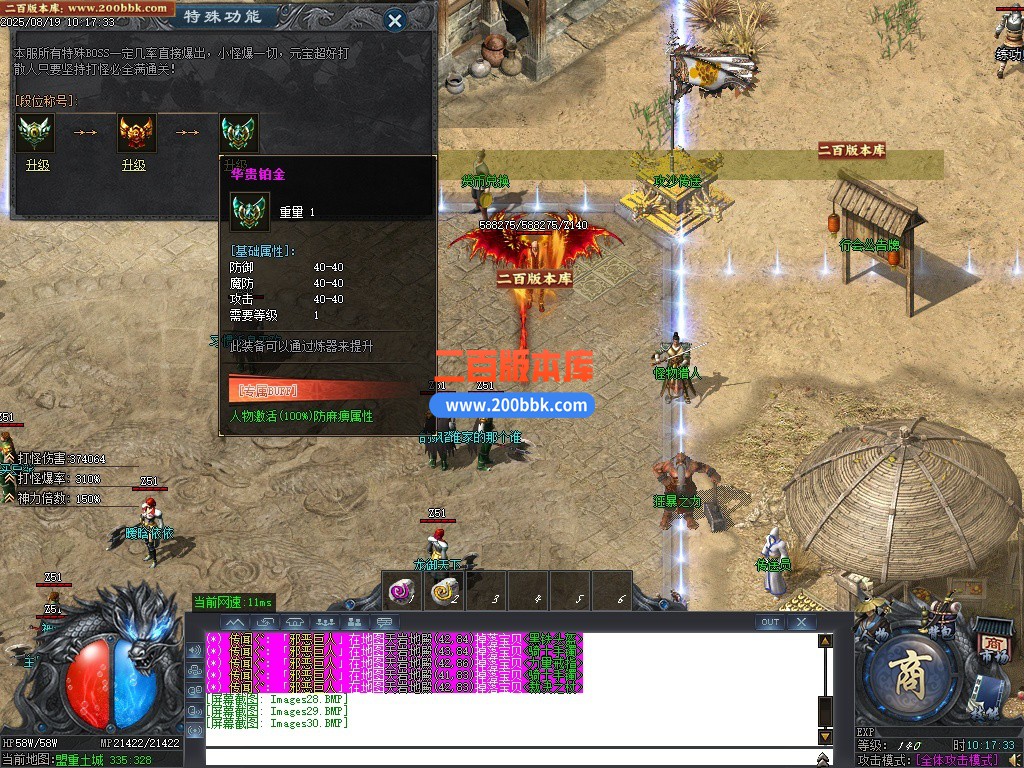Image resolution: width=1024 pixels, height=768 pixels.
Task: Click the OUT button above the chat
Action: pos(769,622)
